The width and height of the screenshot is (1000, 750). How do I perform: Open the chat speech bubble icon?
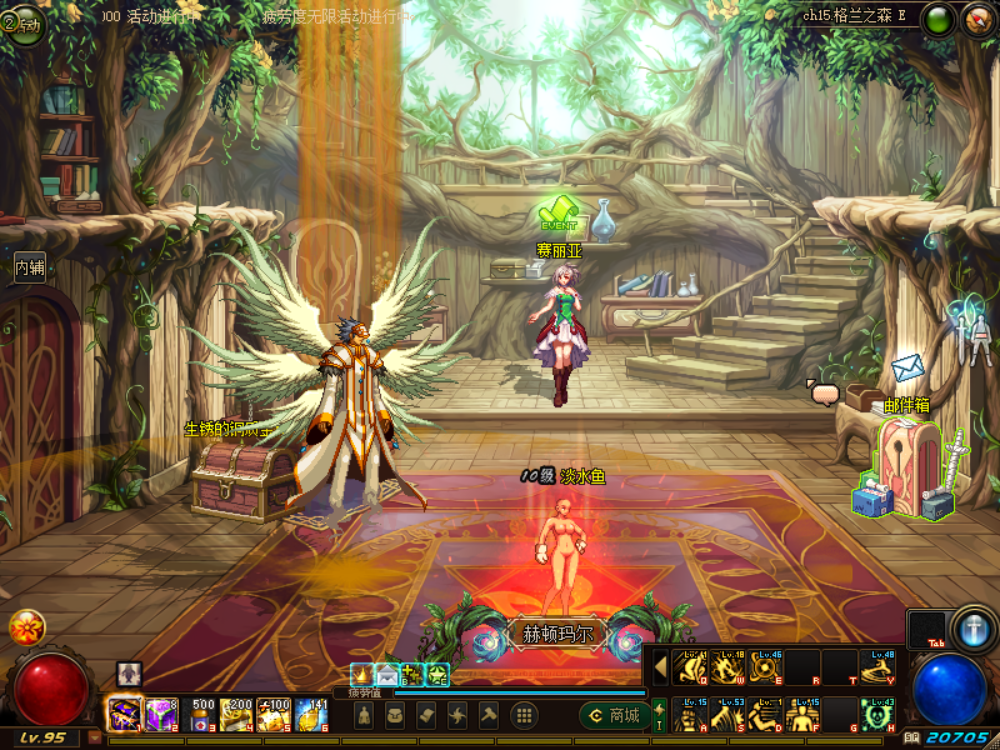click(x=824, y=394)
